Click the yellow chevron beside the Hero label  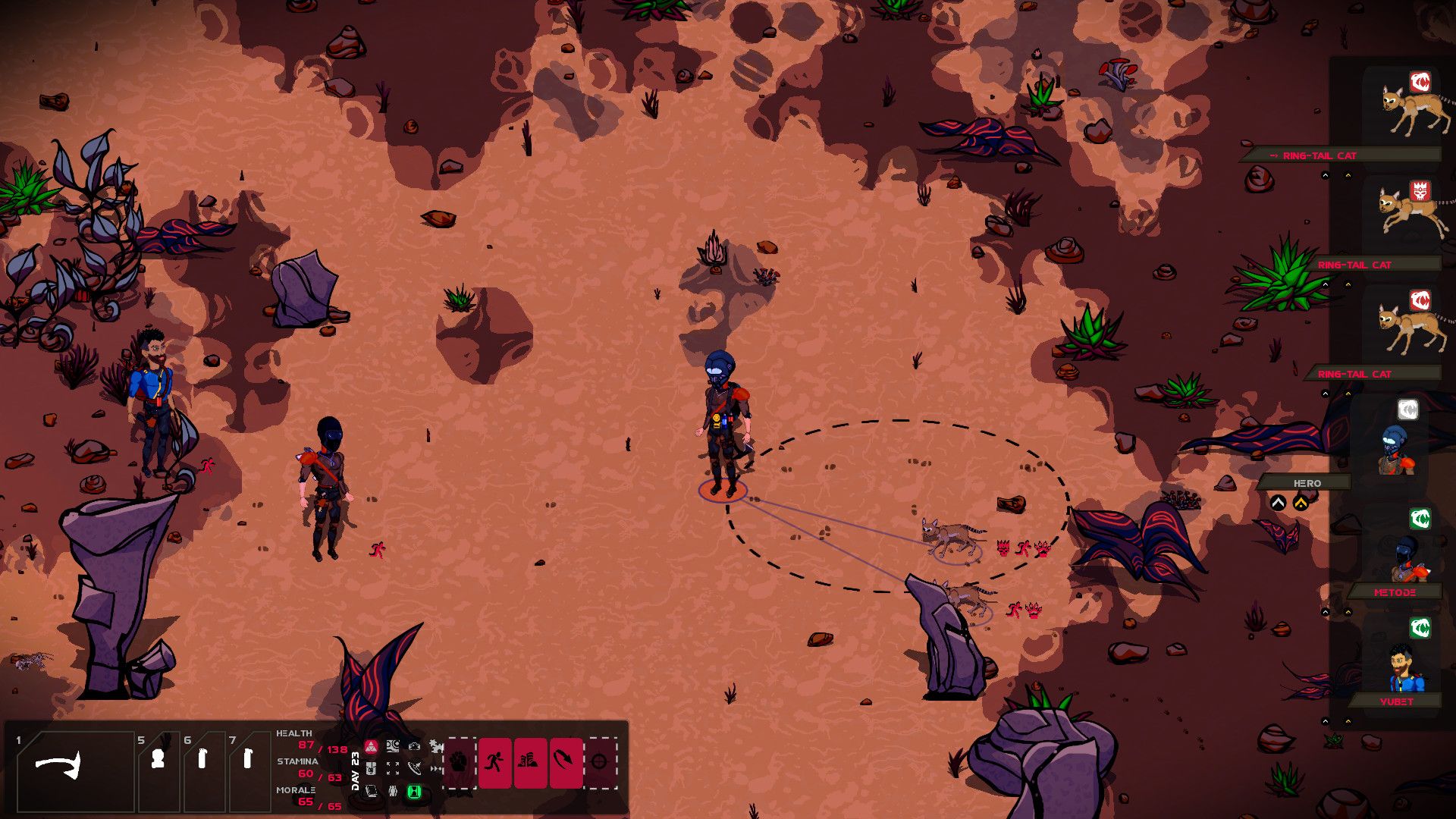tap(1301, 503)
